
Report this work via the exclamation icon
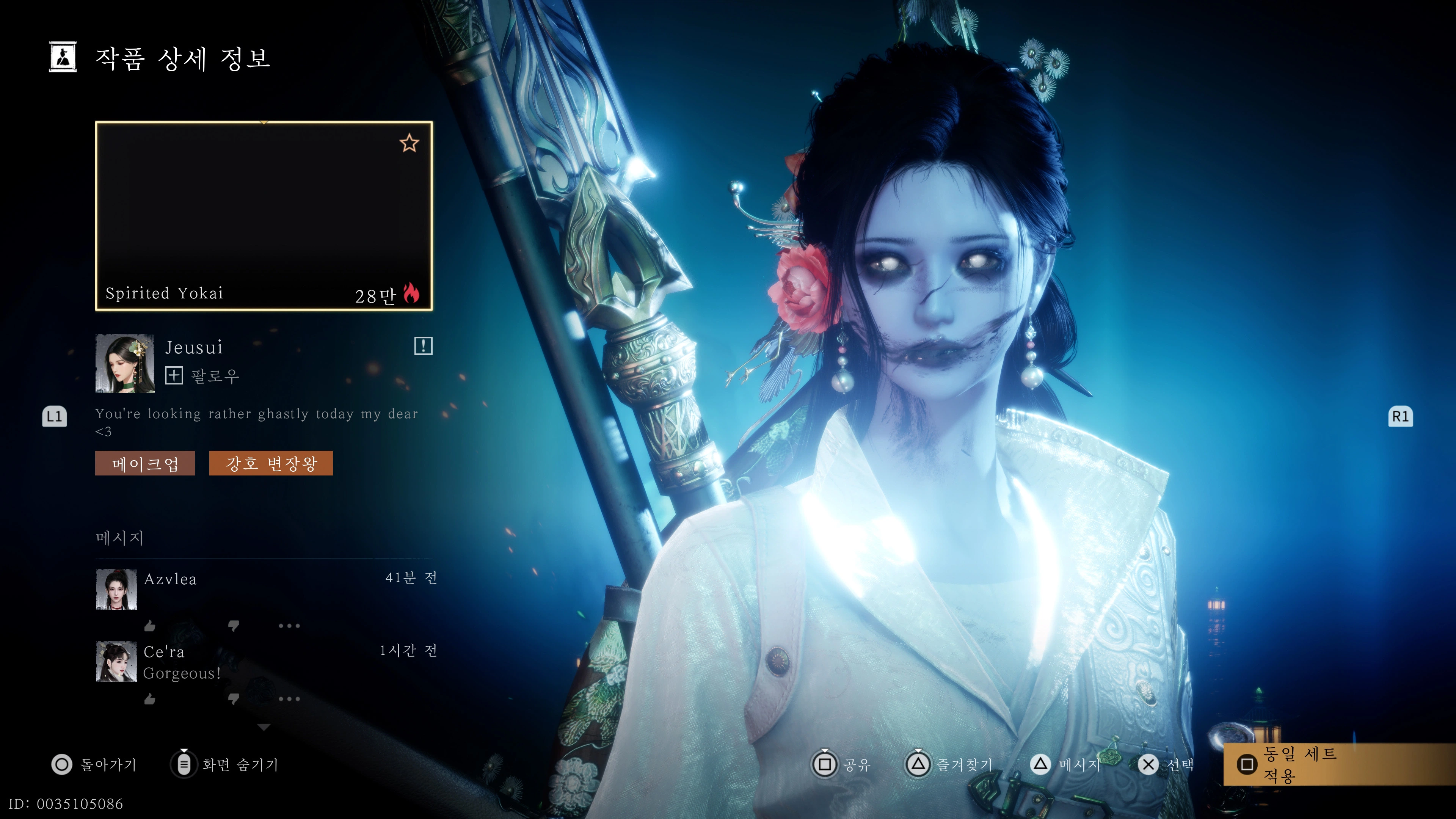coord(424,346)
